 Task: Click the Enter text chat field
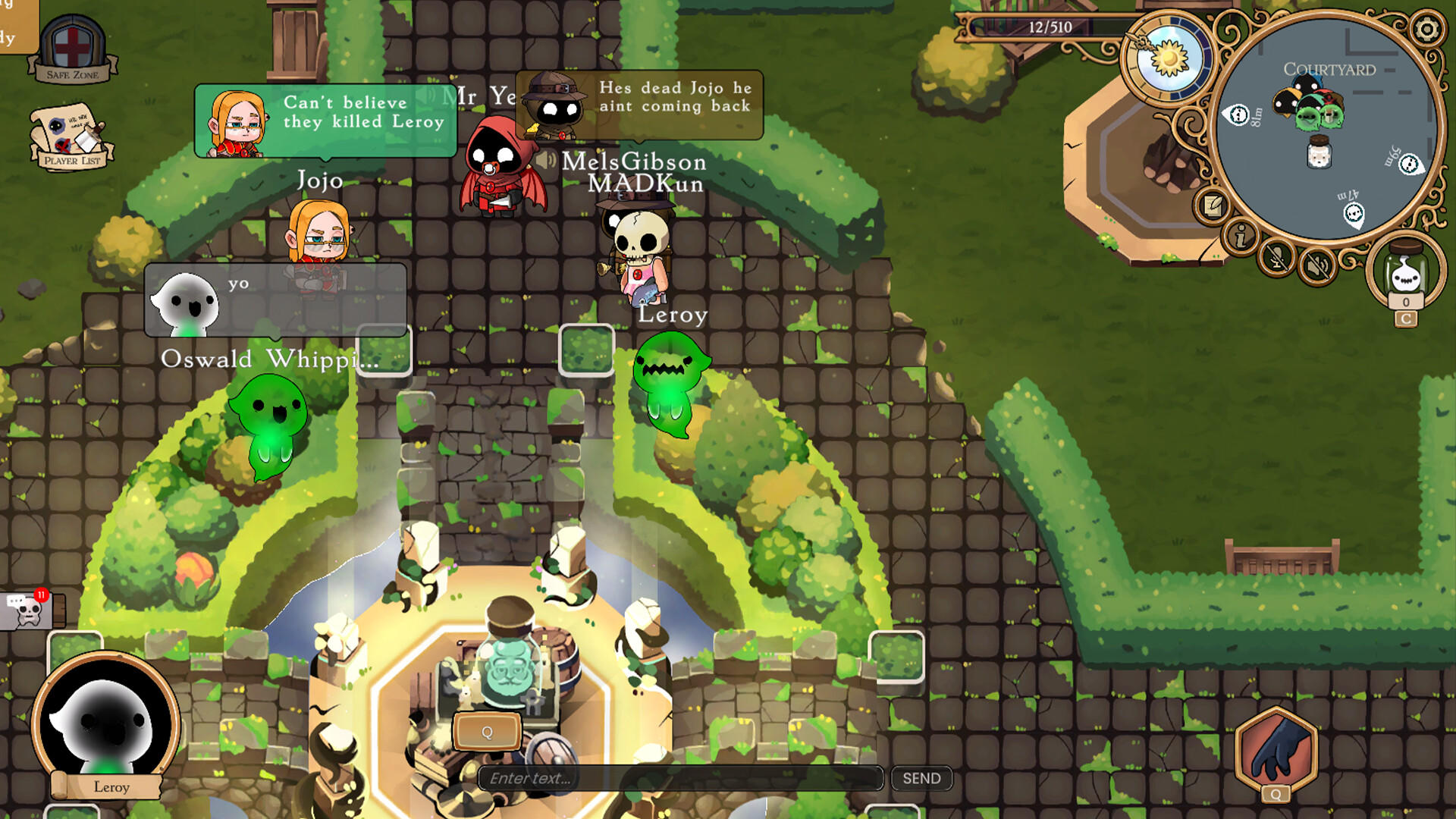[681, 778]
